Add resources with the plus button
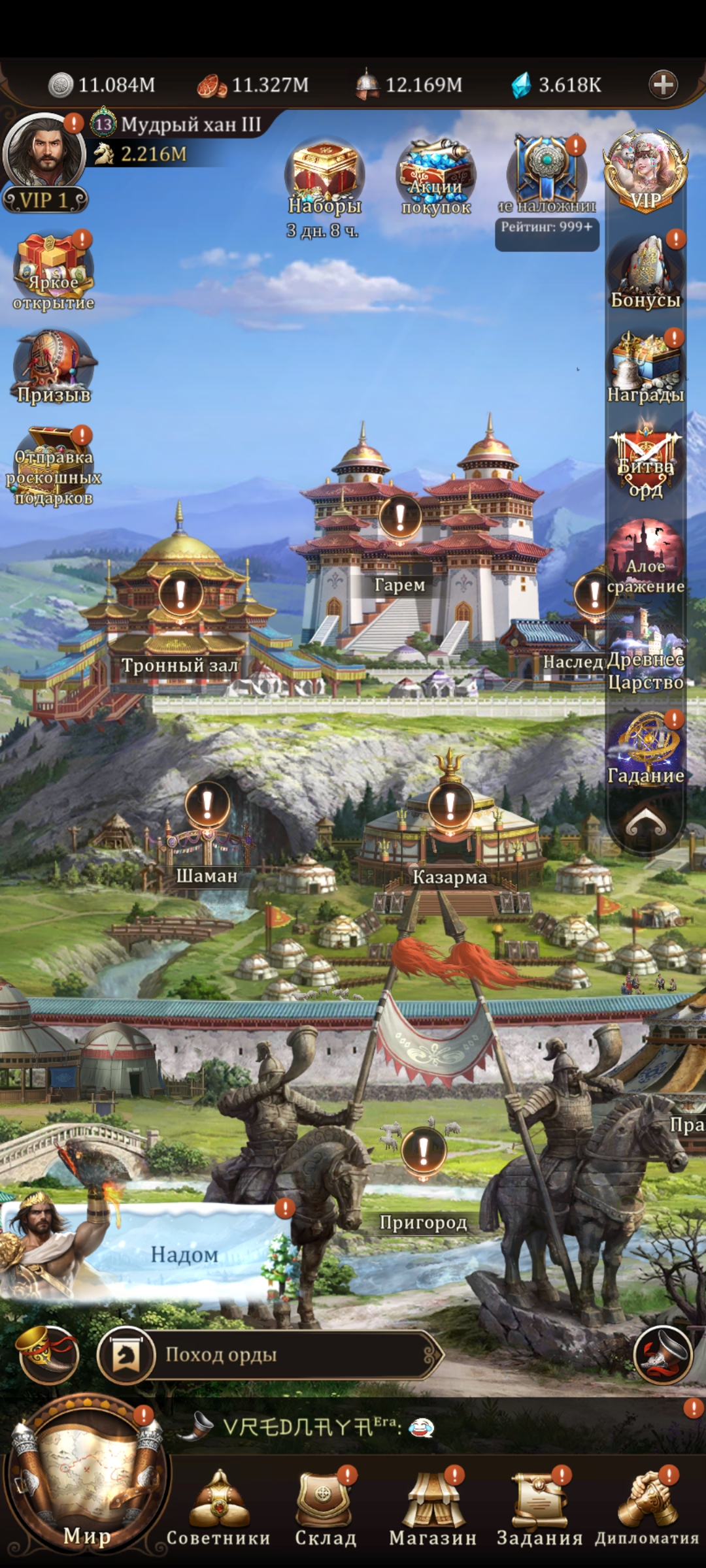The height and width of the screenshot is (1568, 706). (x=663, y=85)
